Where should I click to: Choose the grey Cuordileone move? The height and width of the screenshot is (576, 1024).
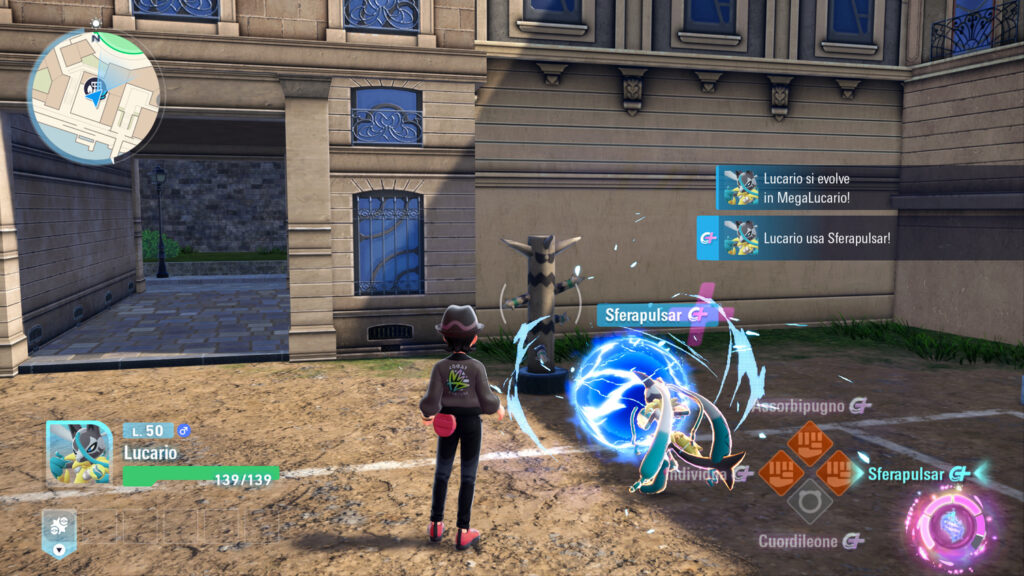(809, 501)
